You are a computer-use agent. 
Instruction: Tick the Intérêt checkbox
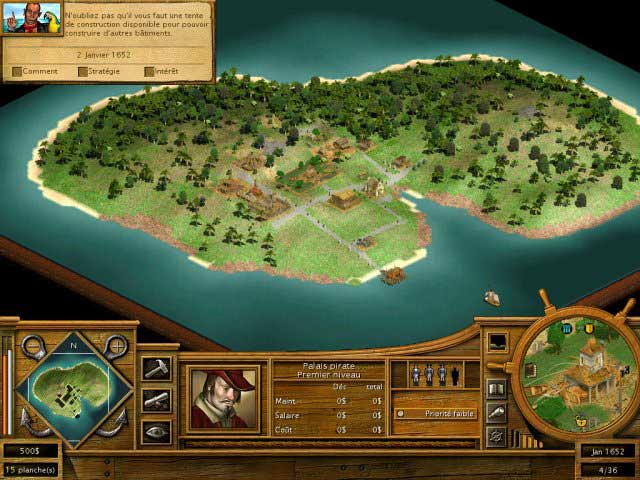pyautogui.click(x=149, y=72)
